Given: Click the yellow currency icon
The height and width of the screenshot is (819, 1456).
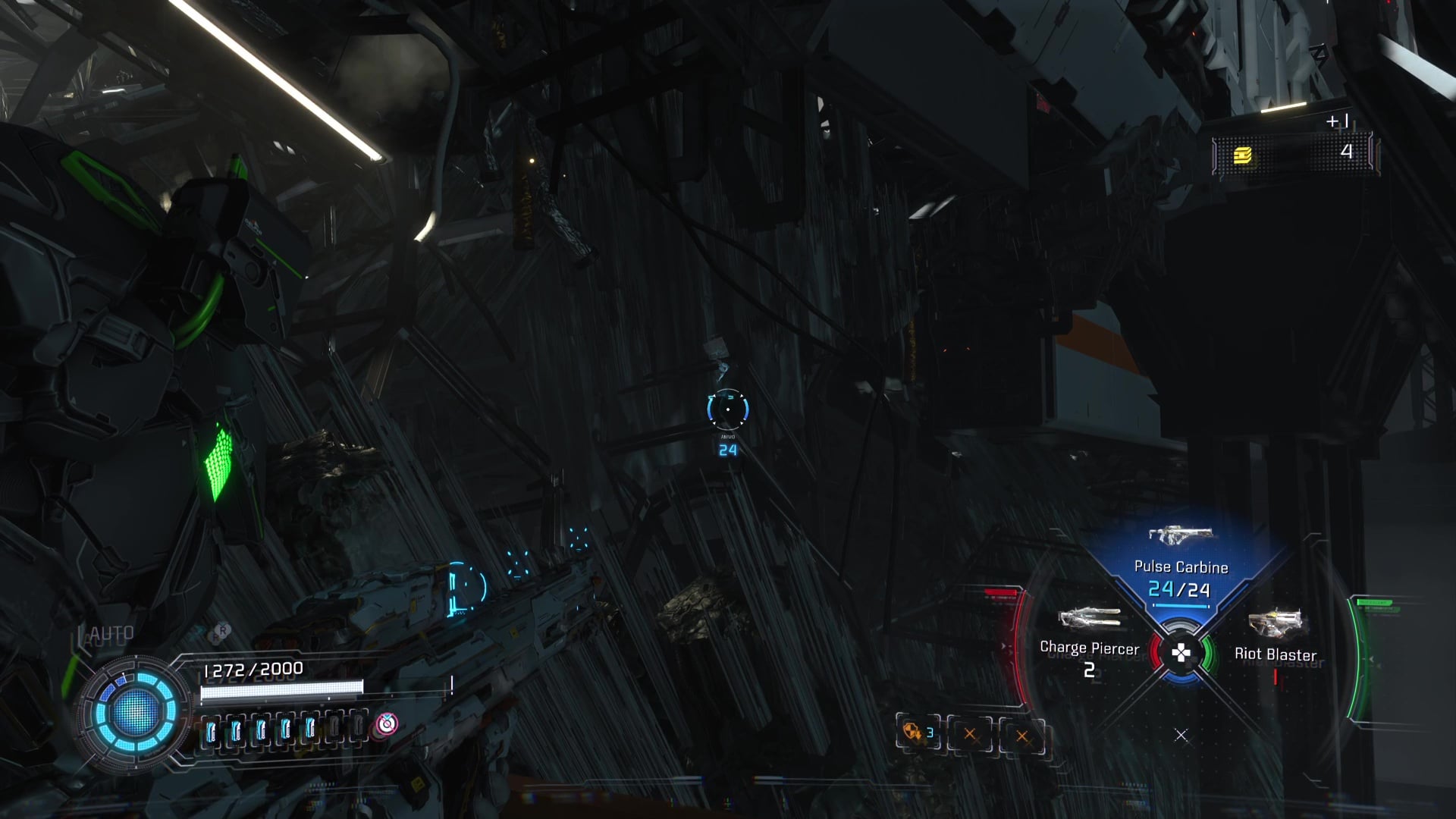Looking at the screenshot, I should (x=1241, y=155).
